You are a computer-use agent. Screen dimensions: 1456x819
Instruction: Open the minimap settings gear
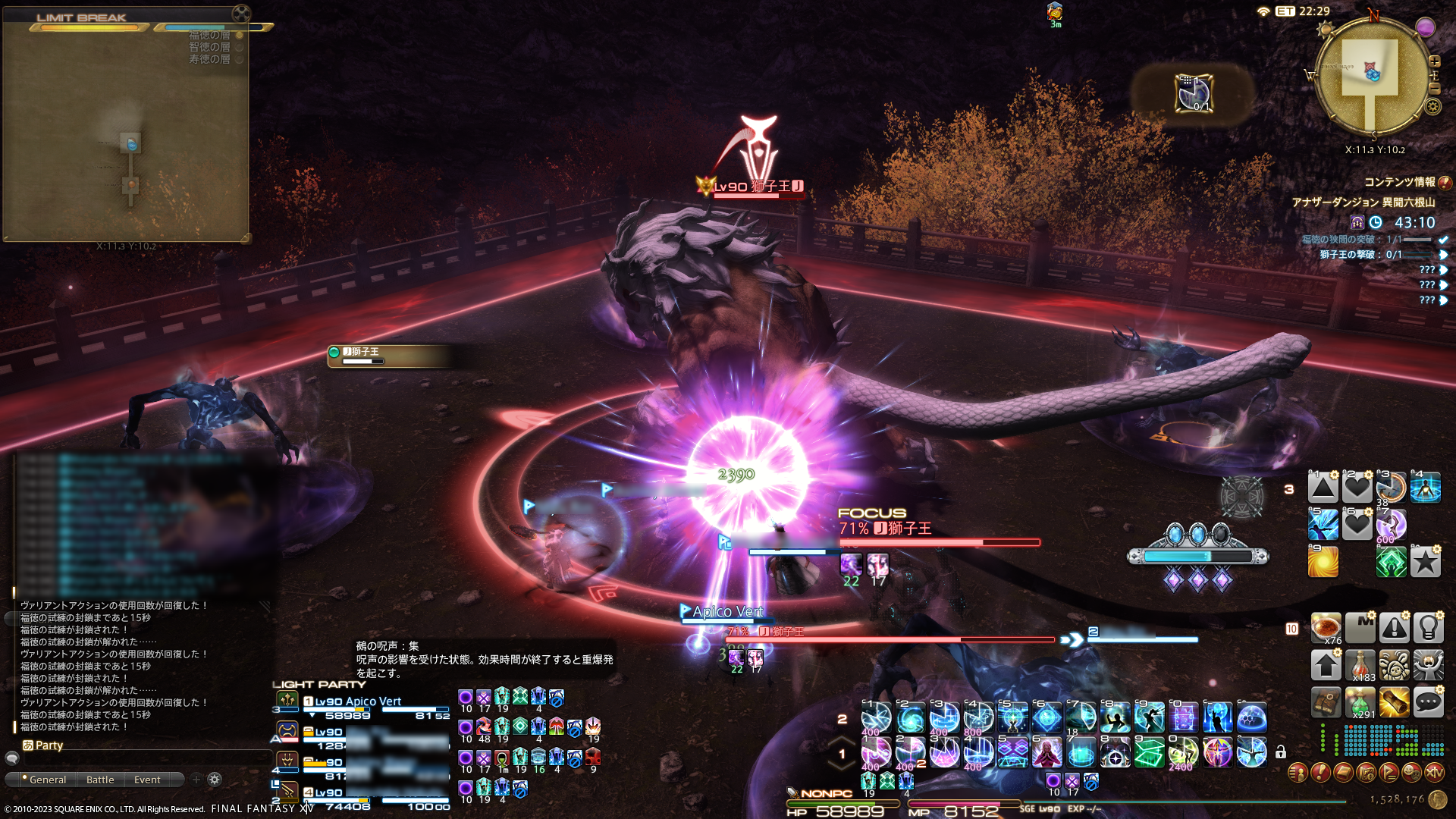tap(1432, 106)
